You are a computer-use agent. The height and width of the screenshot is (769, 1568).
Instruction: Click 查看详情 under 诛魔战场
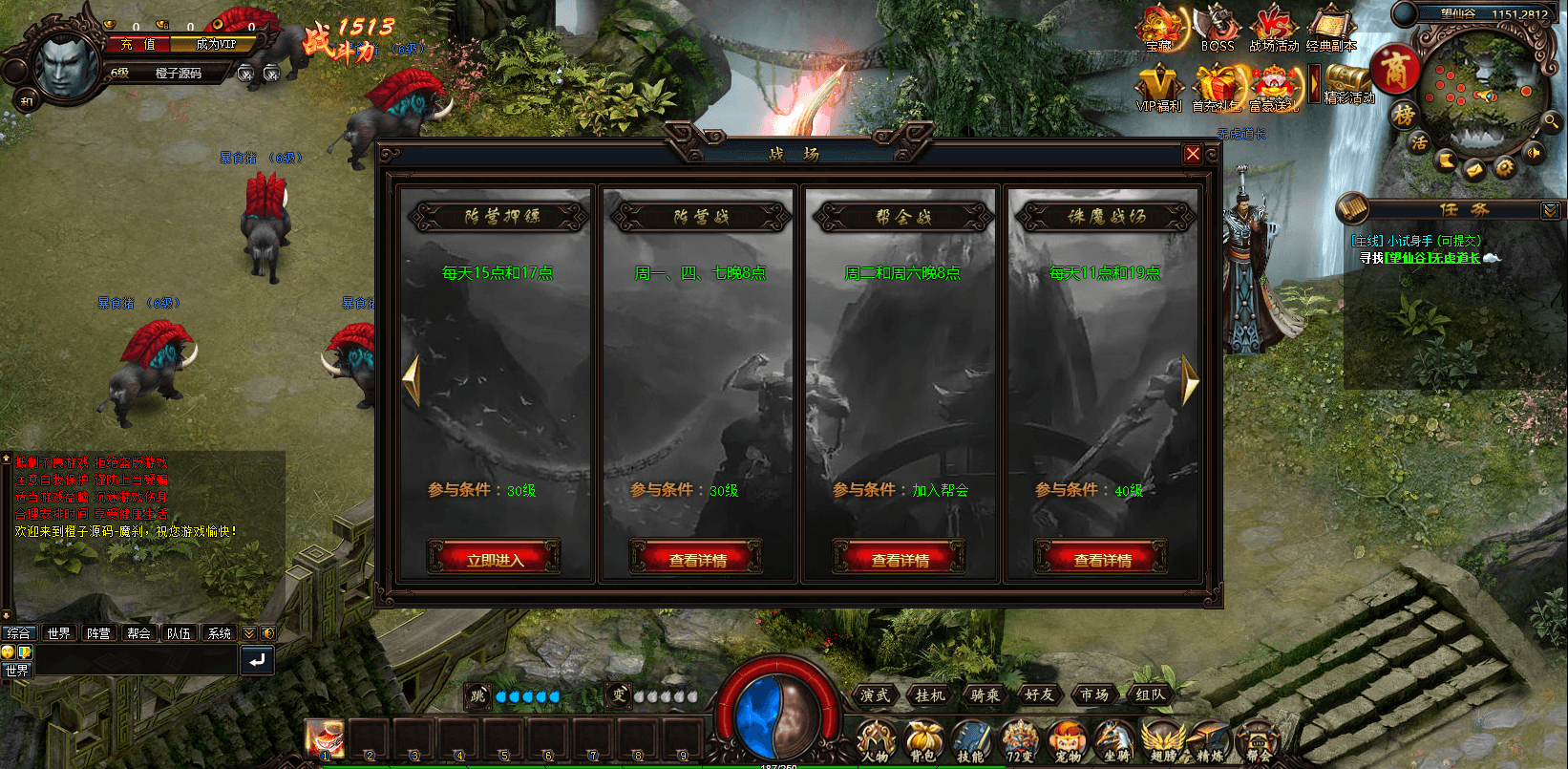point(1102,557)
